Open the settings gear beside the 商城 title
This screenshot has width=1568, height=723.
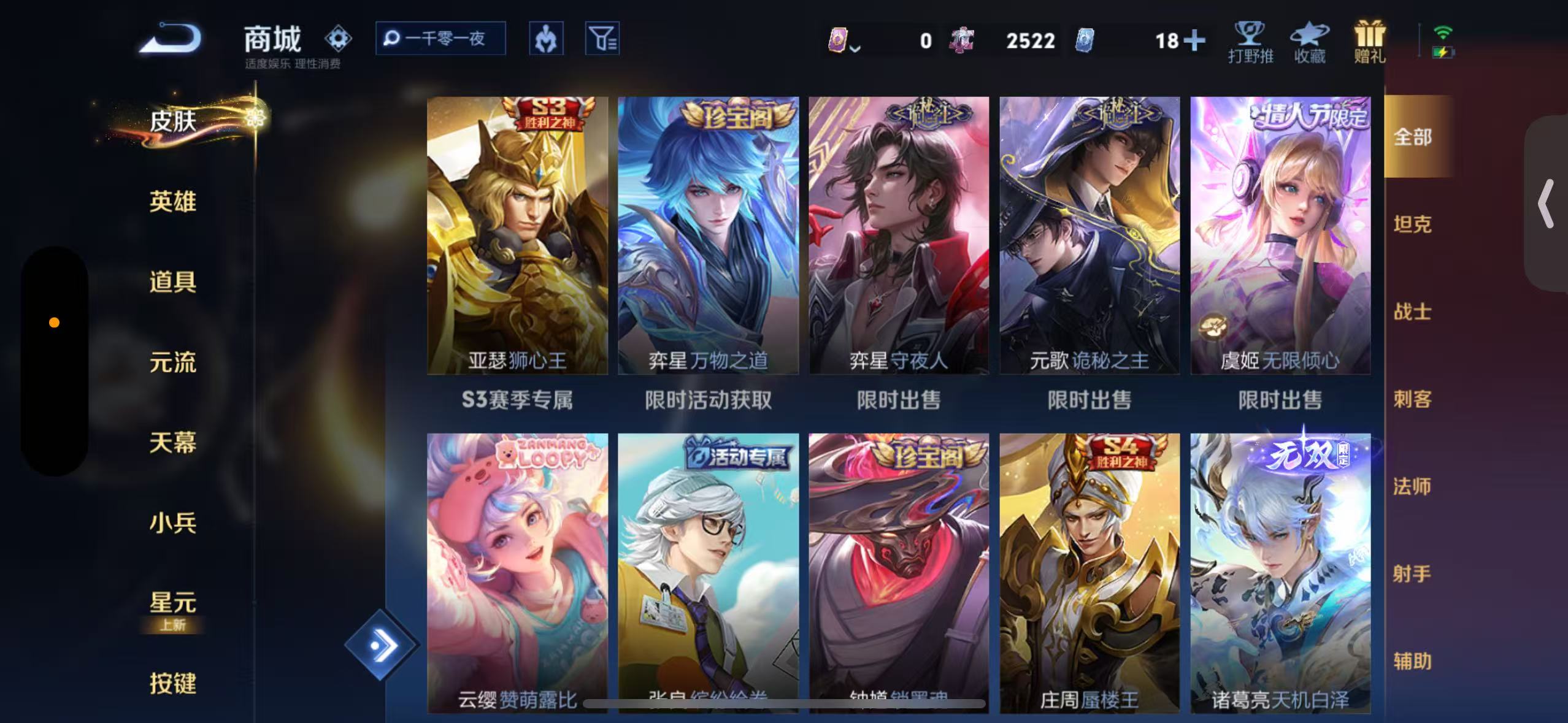point(338,38)
